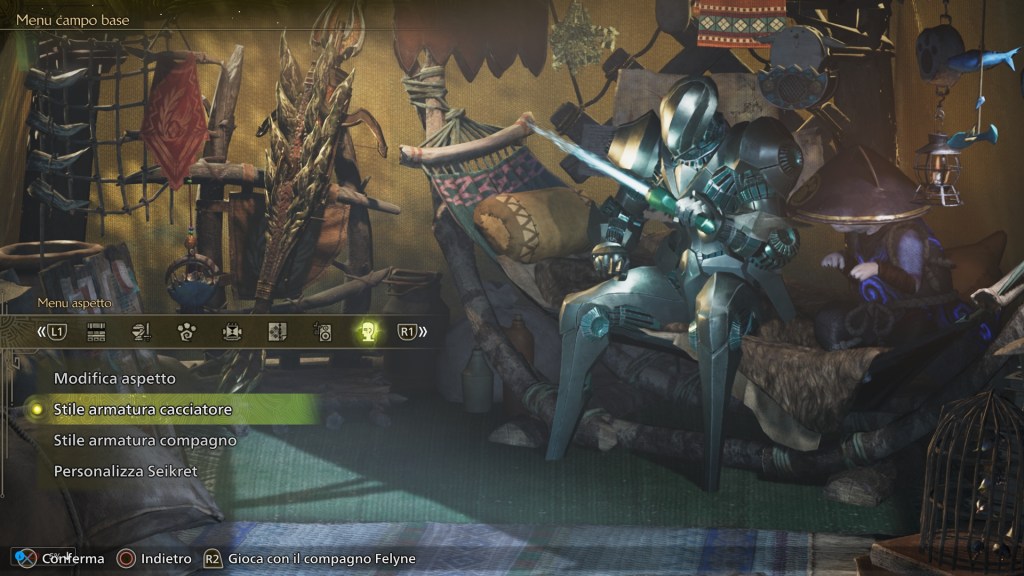Open the sword and helmet equipment tab
The image size is (1024, 576).
[x=142, y=332]
